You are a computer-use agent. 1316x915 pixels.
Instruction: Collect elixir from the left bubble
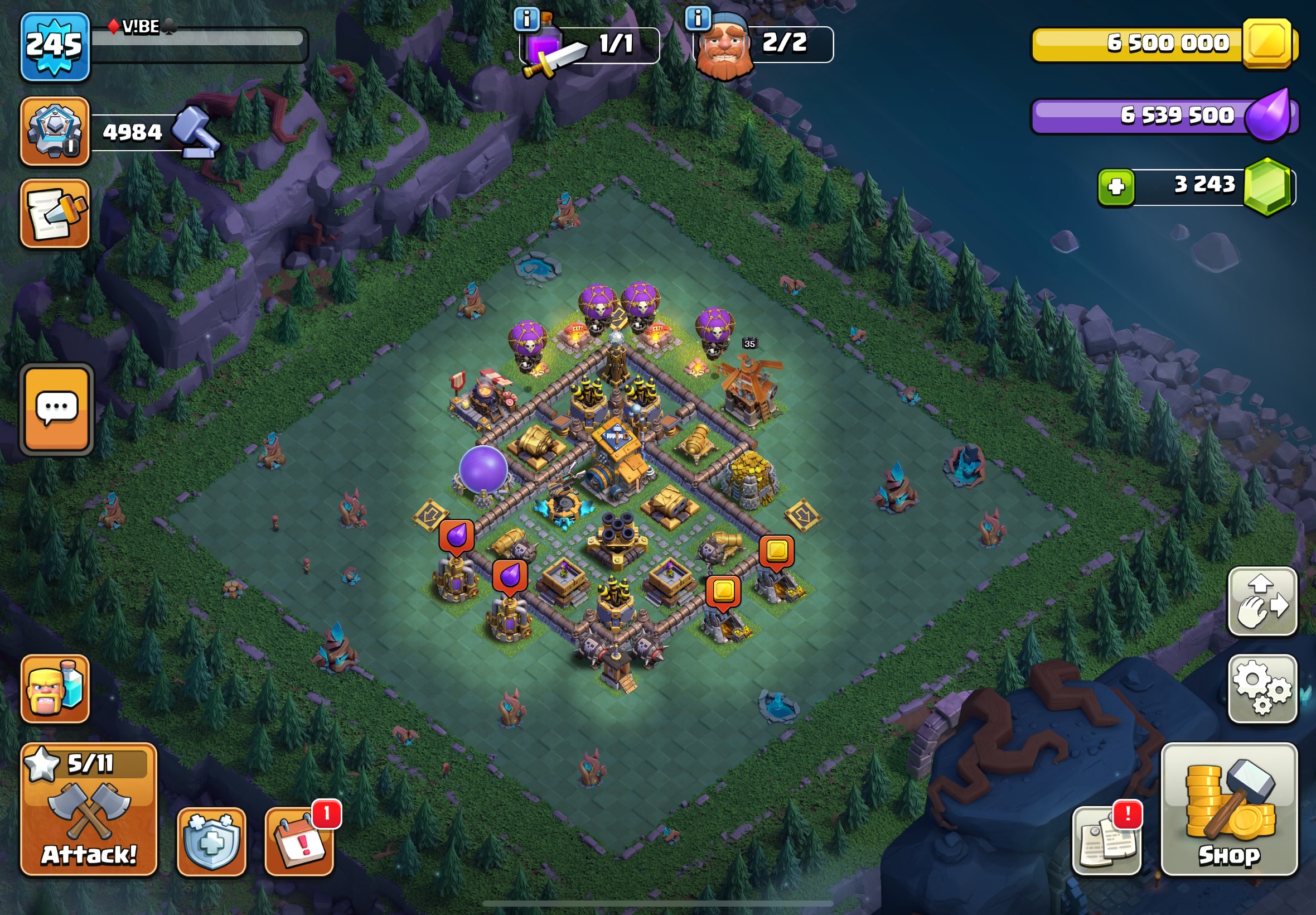tap(457, 537)
